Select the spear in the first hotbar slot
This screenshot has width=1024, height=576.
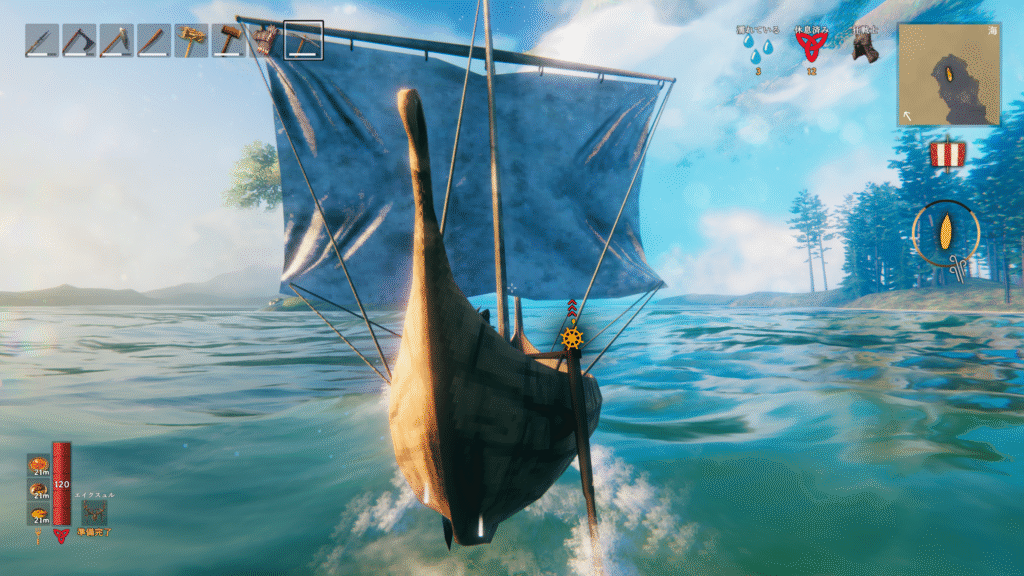pos(41,40)
